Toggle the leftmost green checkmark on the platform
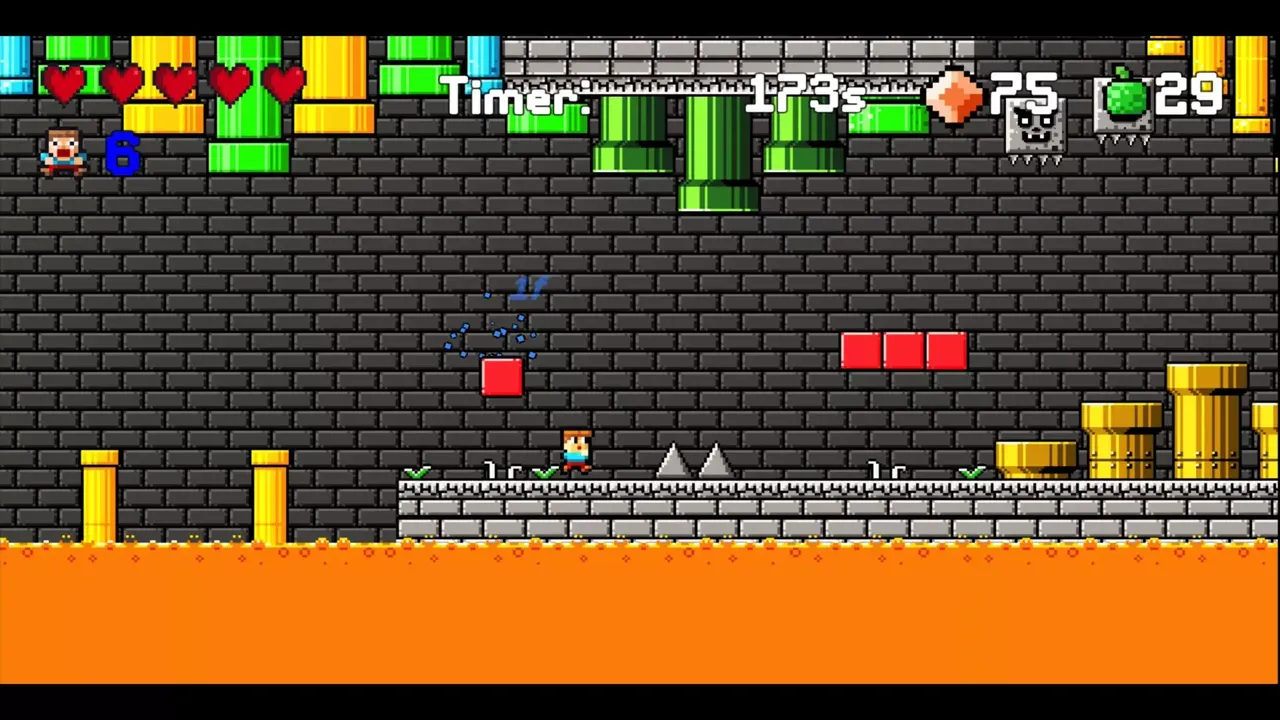The image size is (1280, 720). pyautogui.click(x=419, y=472)
